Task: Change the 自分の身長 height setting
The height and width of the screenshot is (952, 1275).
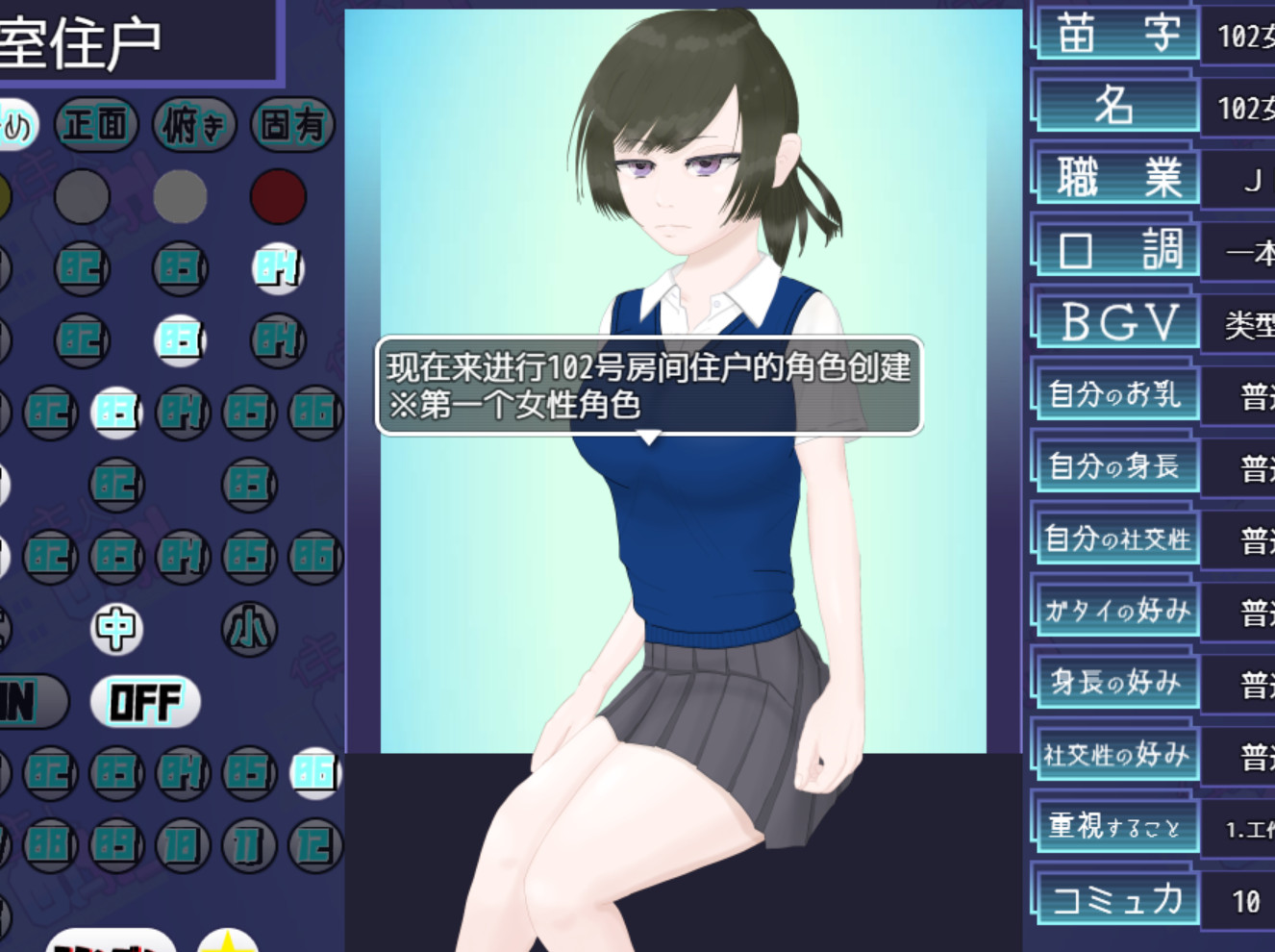Action: (x=1116, y=466)
